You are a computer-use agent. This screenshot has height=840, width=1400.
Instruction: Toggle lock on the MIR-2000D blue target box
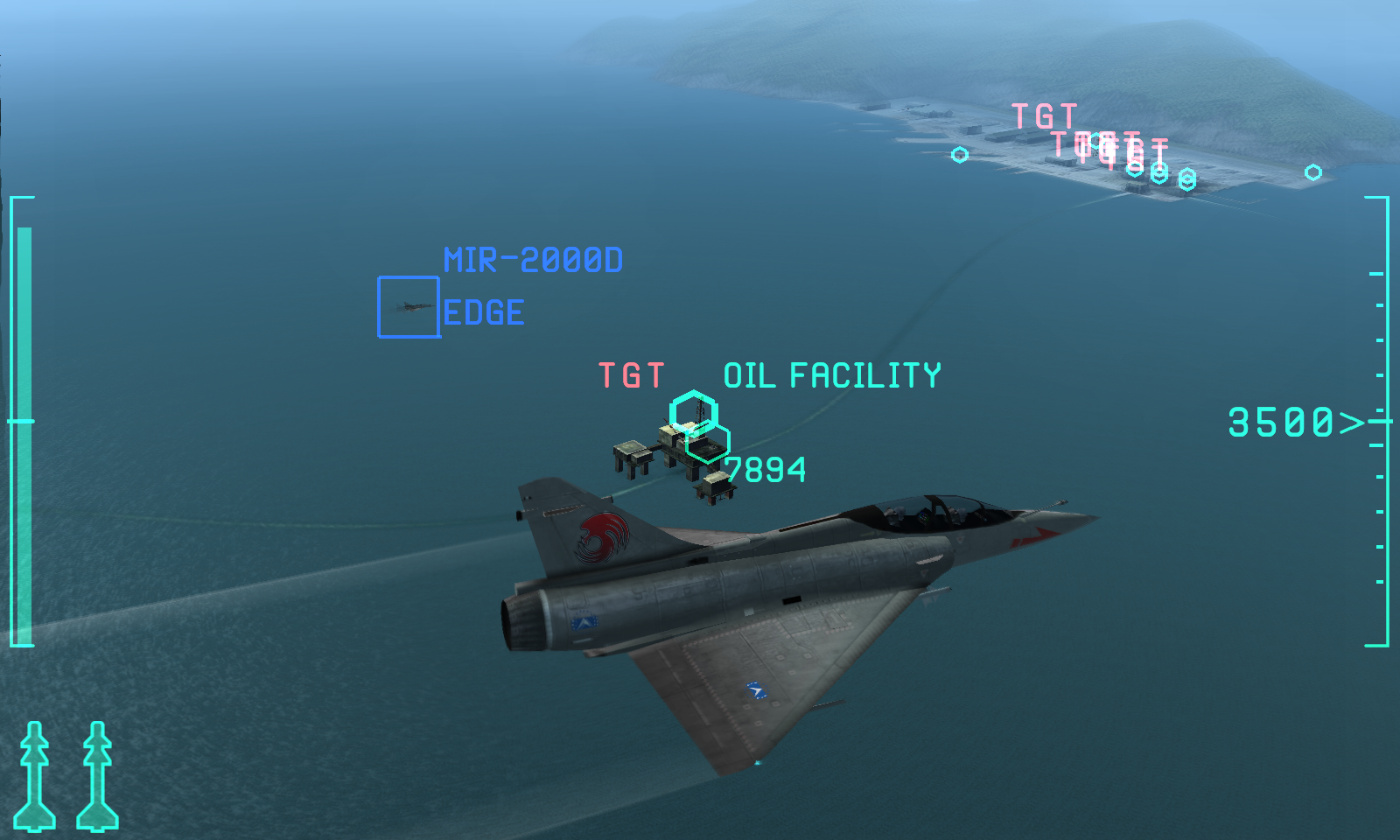click(x=408, y=308)
